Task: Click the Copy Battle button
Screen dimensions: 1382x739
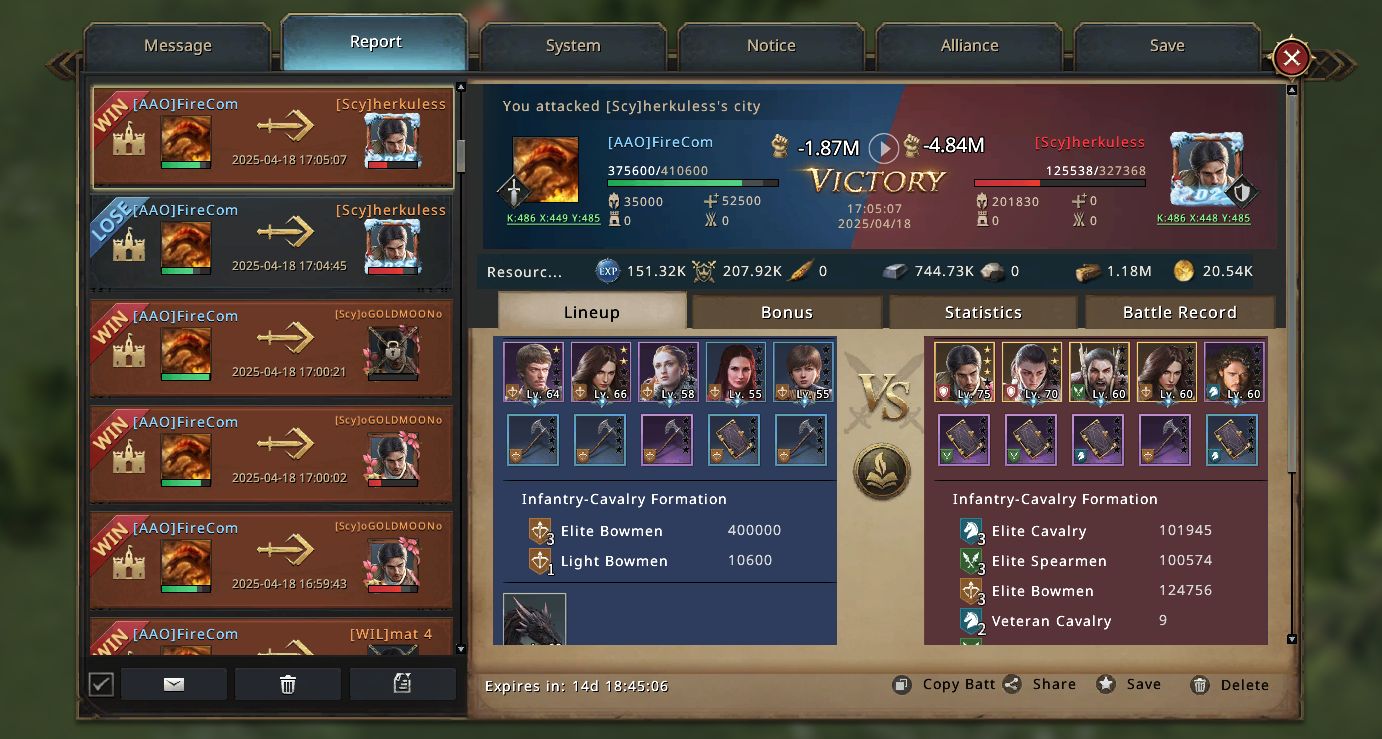Action: 945,685
